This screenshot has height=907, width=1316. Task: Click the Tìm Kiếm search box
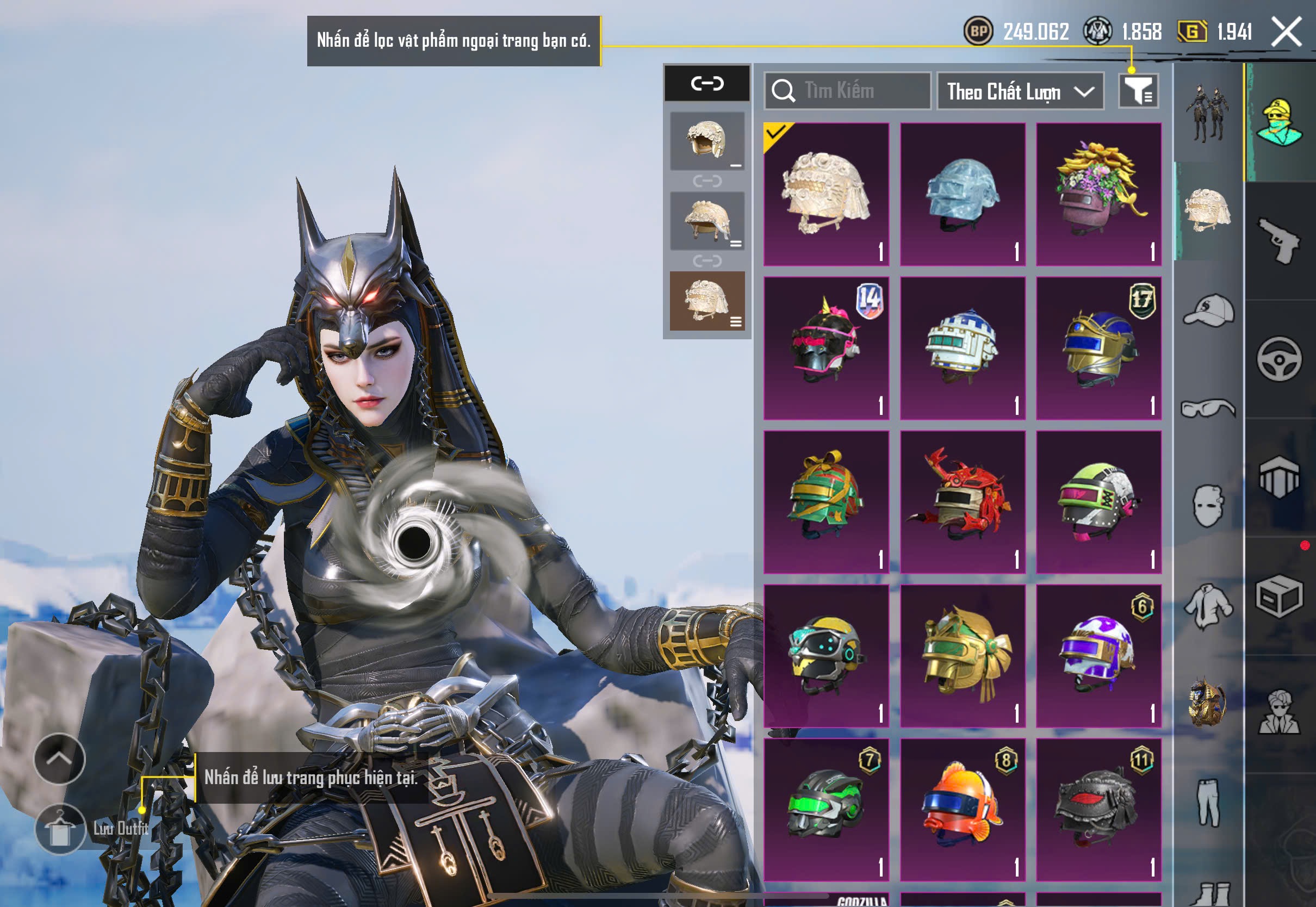pyautogui.click(x=848, y=91)
